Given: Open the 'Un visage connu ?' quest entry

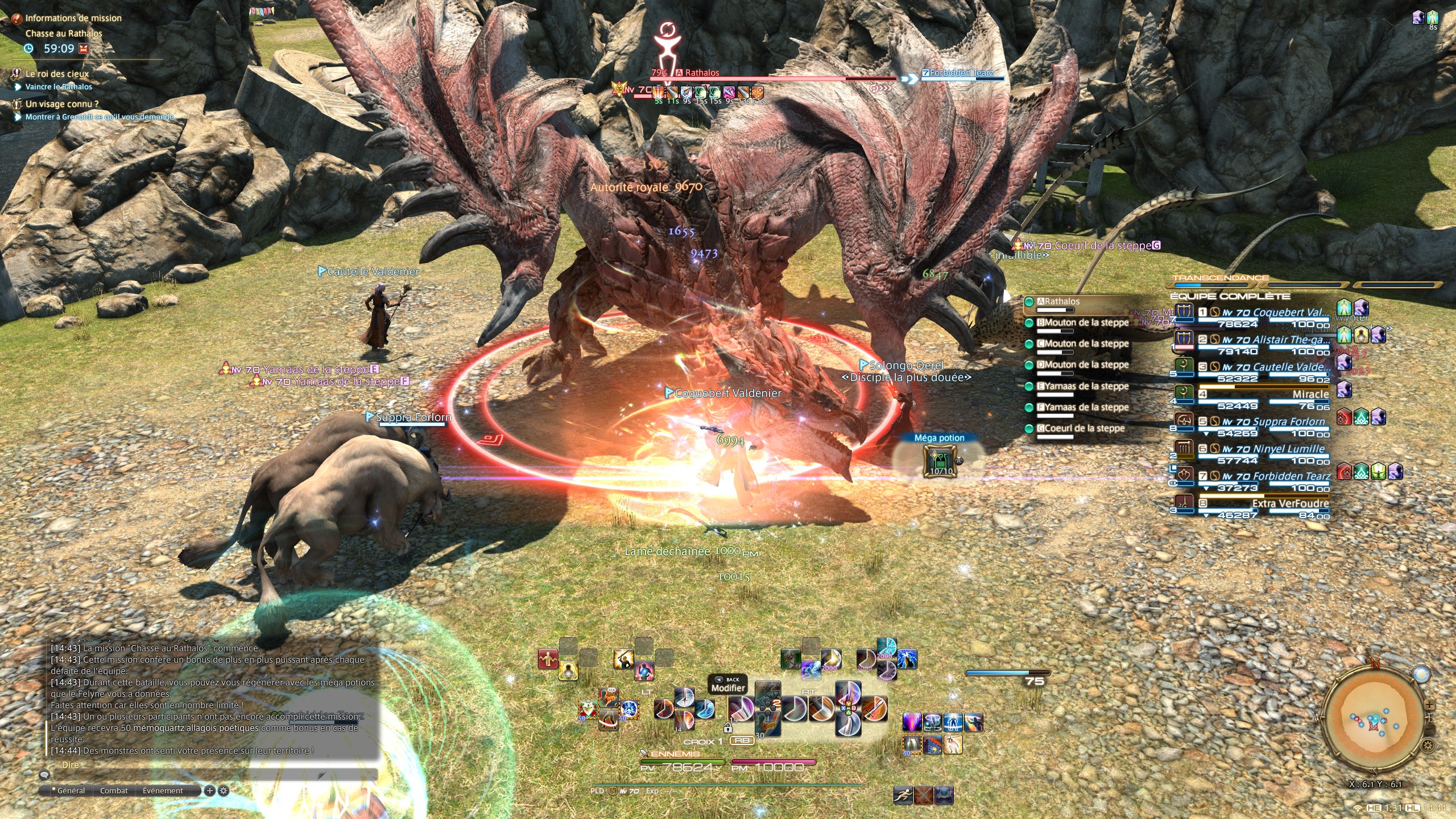Looking at the screenshot, I should coord(62,104).
